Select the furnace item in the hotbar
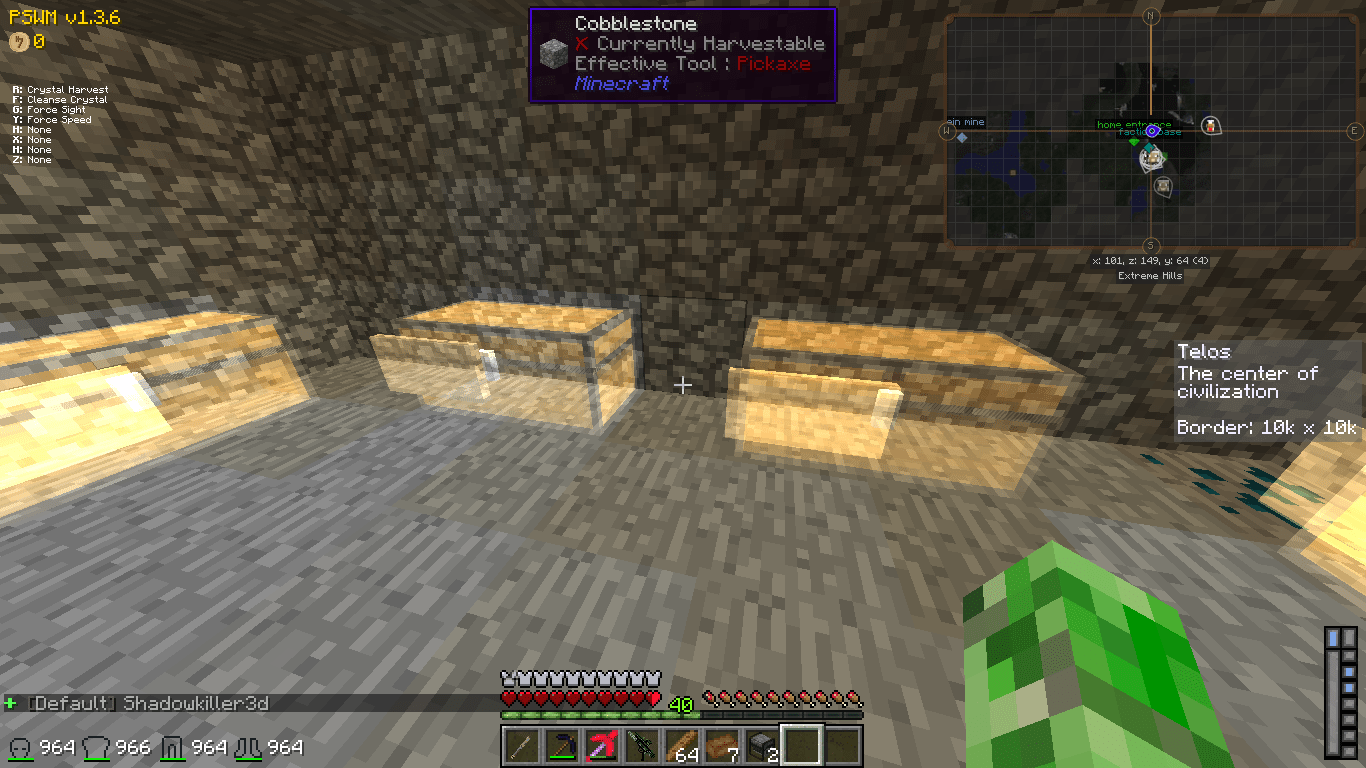 tap(760, 747)
